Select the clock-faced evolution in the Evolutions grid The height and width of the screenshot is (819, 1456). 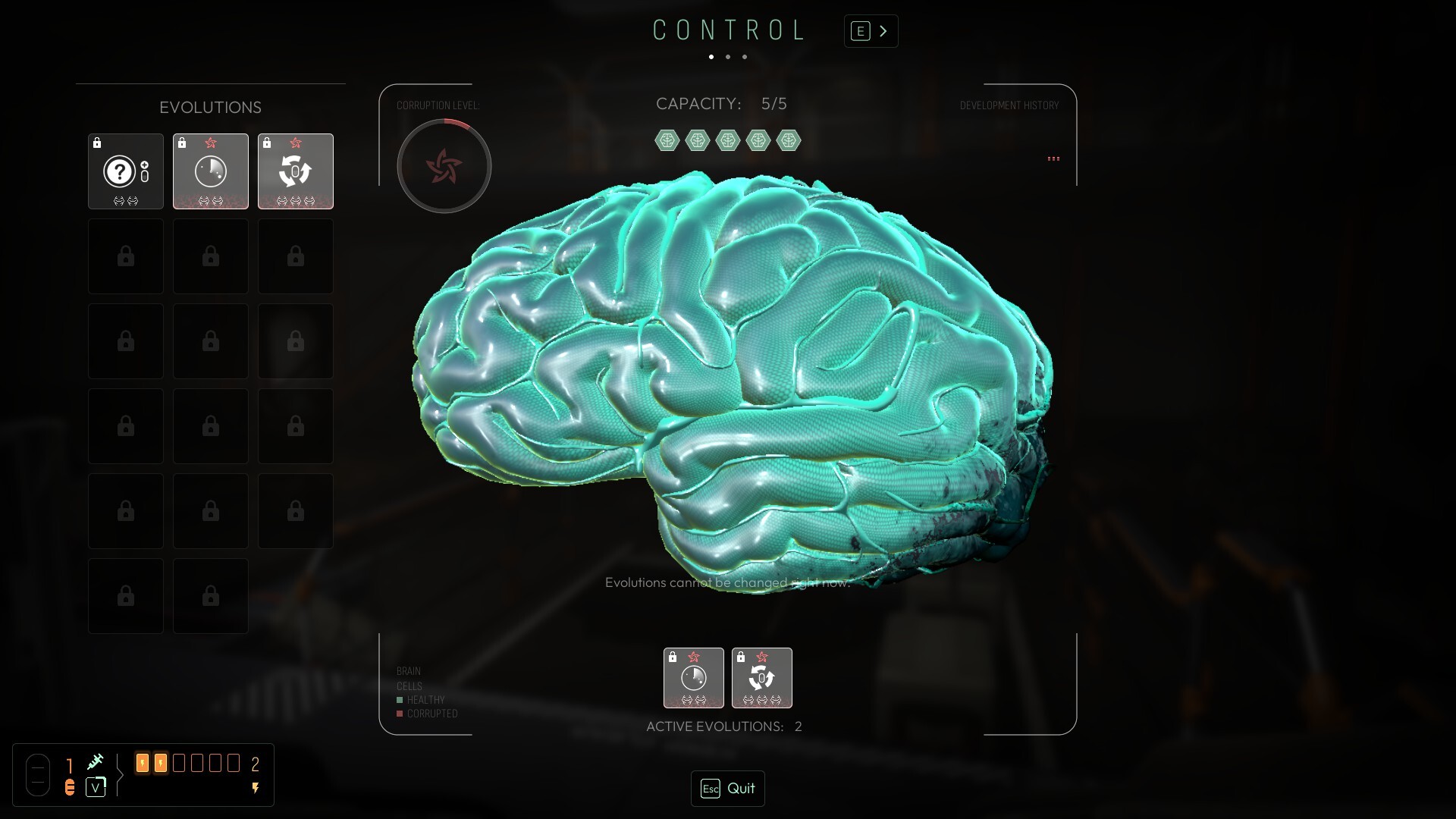210,171
